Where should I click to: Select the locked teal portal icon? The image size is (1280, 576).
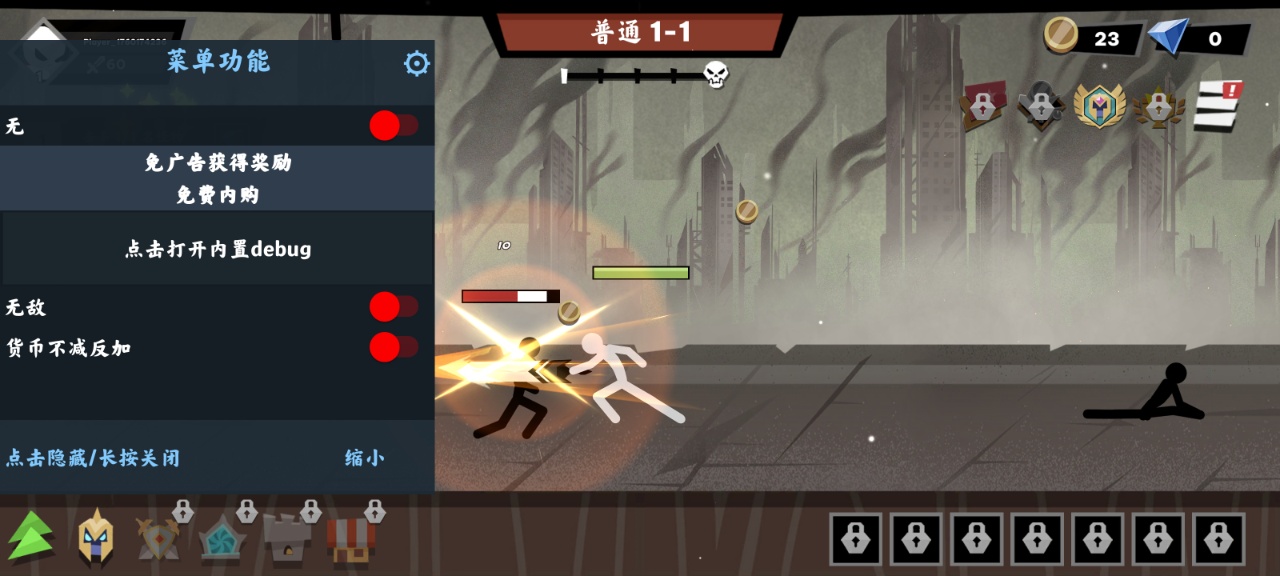click(x=222, y=538)
